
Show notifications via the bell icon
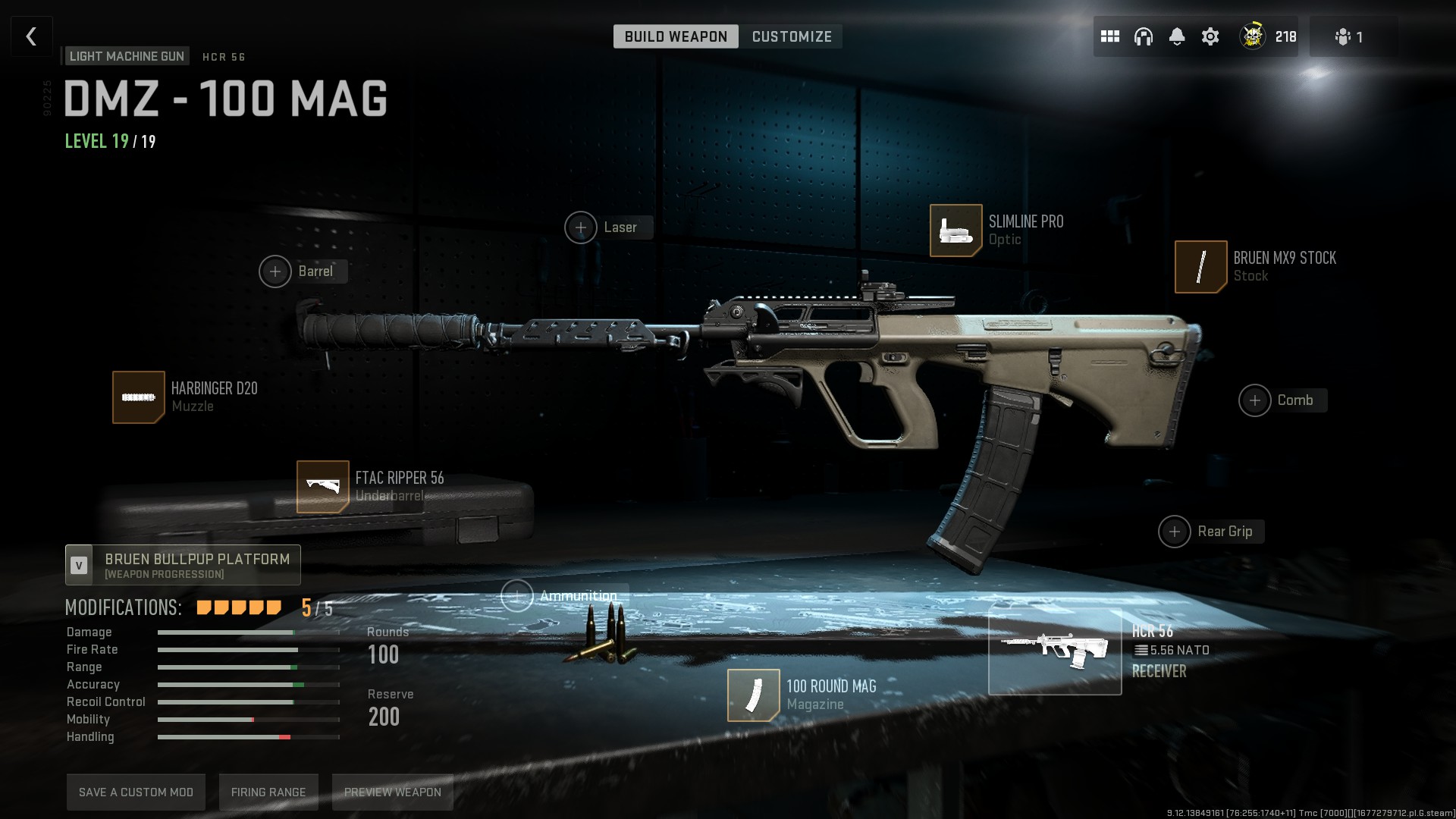coord(1177,36)
